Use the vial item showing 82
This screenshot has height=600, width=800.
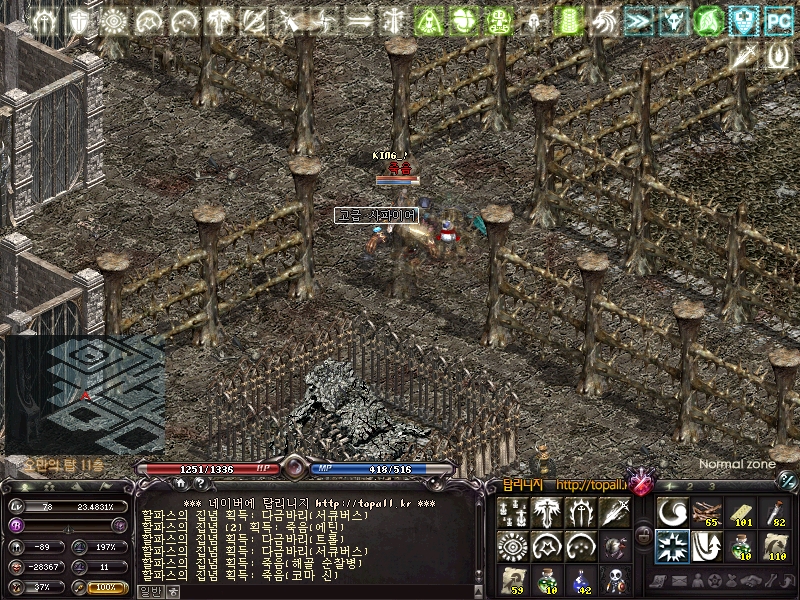tap(774, 512)
